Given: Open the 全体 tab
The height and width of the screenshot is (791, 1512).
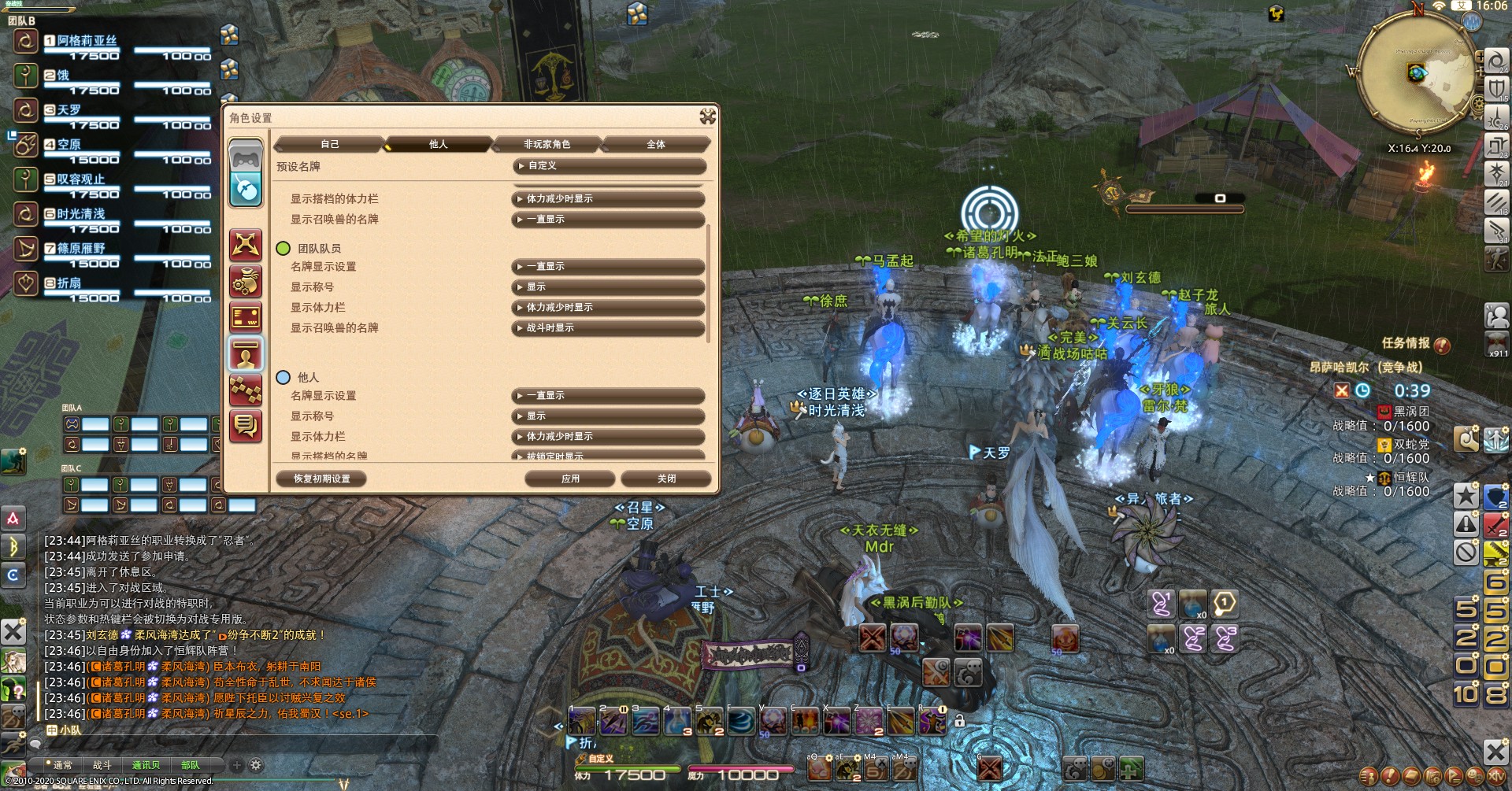Looking at the screenshot, I should (x=655, y=144).
